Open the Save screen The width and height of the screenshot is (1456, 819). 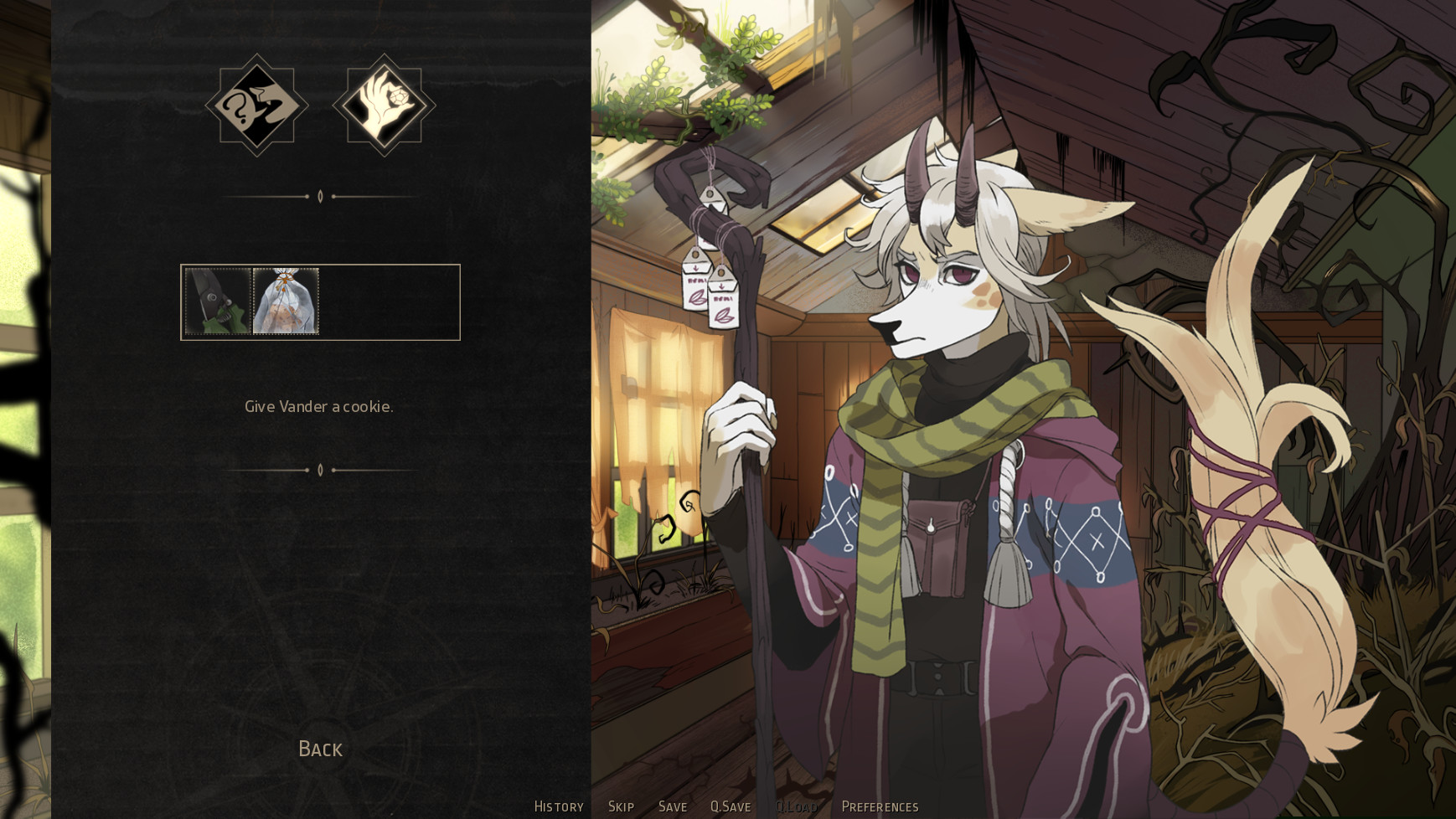point(674,806)
